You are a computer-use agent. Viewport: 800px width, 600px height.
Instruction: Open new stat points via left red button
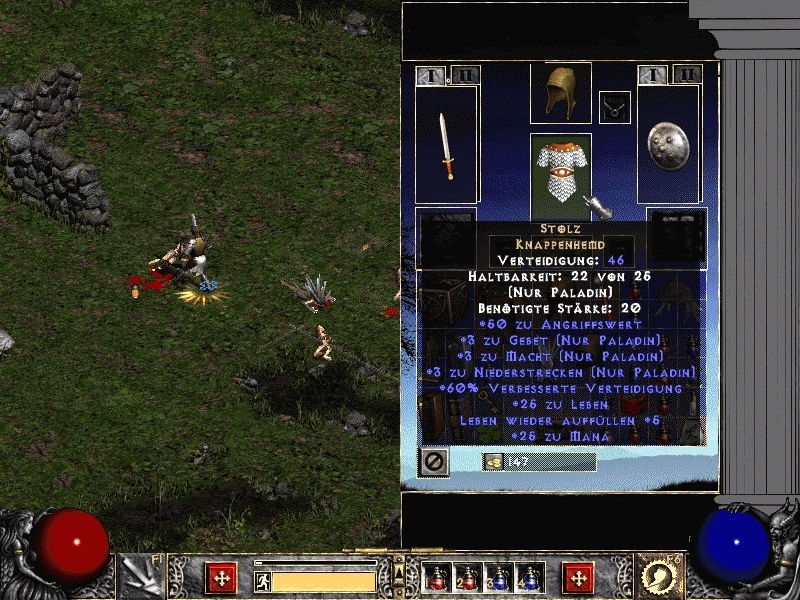220,577
